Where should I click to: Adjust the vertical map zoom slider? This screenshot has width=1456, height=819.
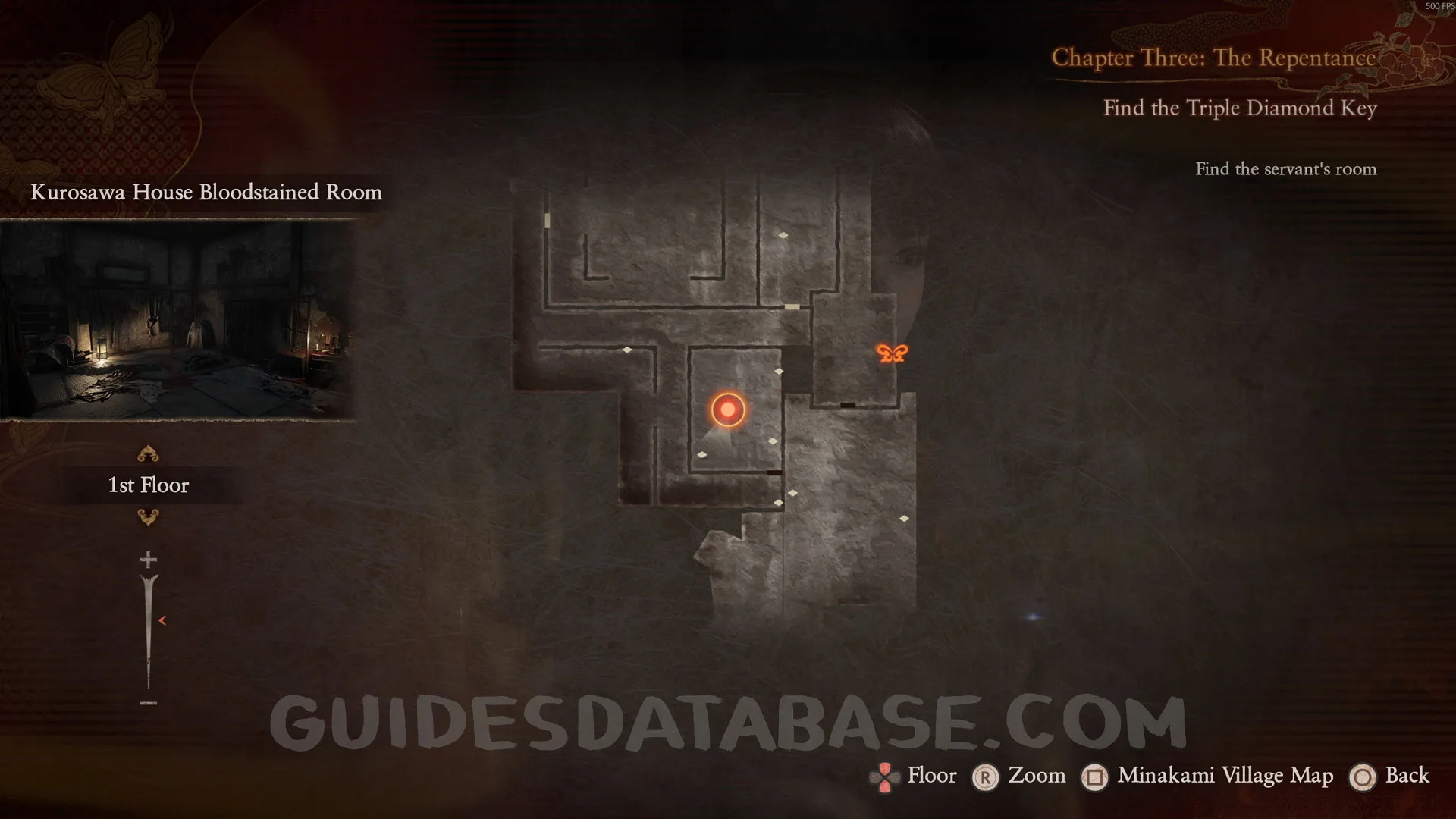pos(149,629)
